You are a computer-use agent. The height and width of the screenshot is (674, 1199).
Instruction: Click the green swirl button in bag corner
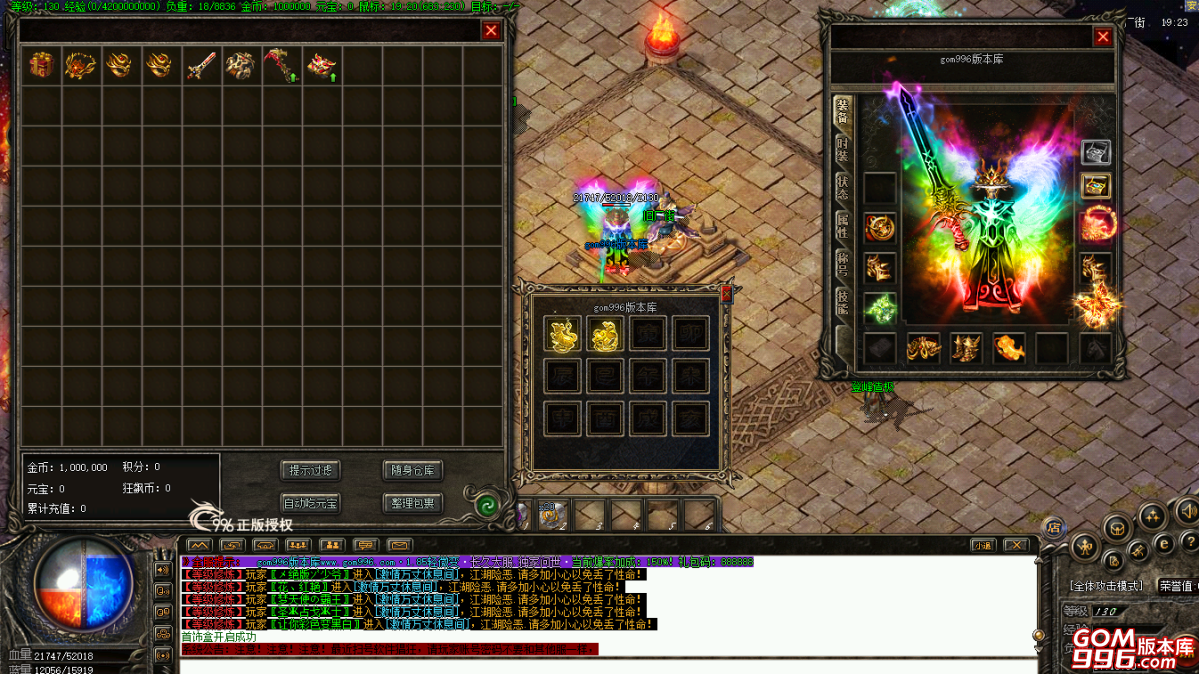click(486, 505)
